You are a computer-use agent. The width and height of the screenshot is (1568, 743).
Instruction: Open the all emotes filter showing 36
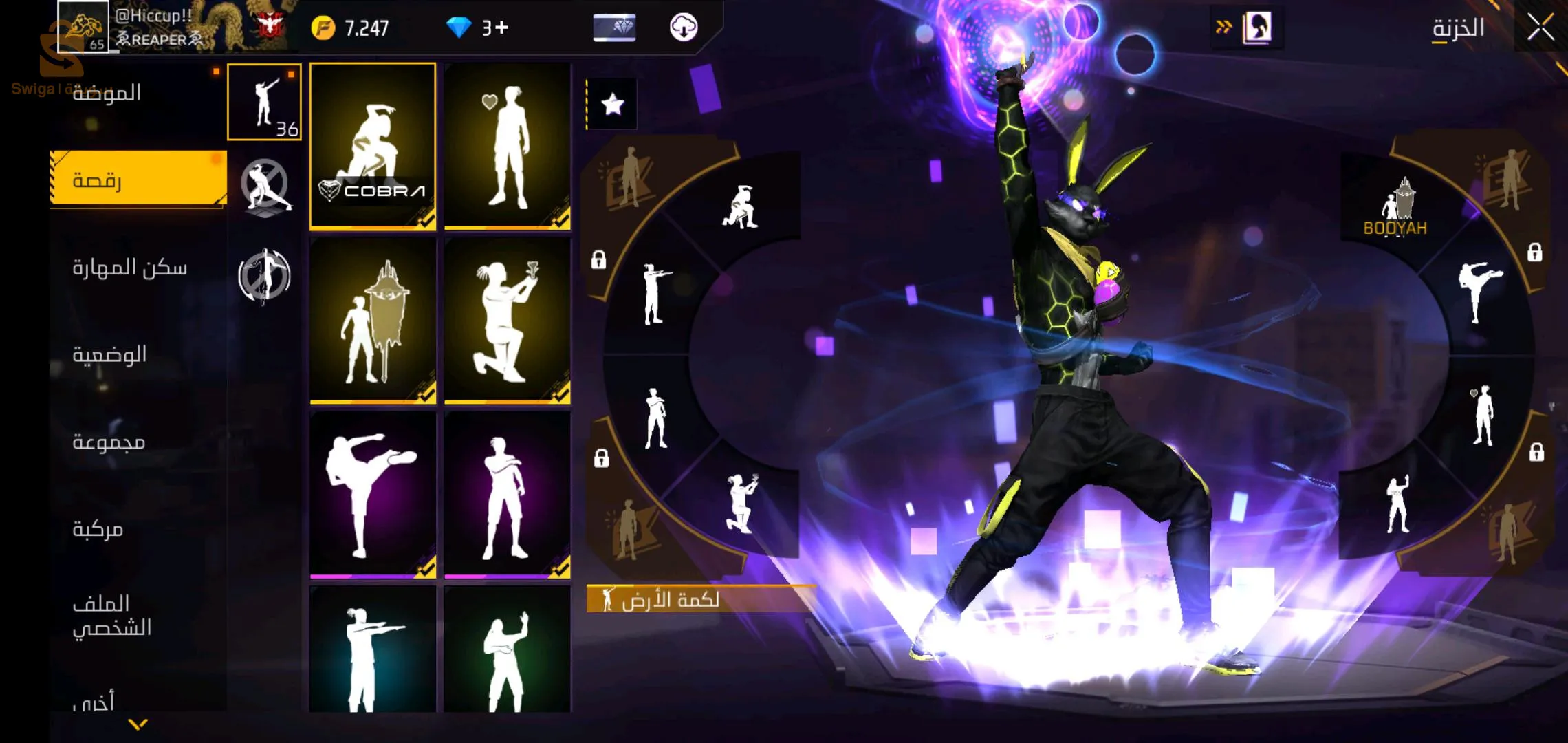[x=264, y=102]
